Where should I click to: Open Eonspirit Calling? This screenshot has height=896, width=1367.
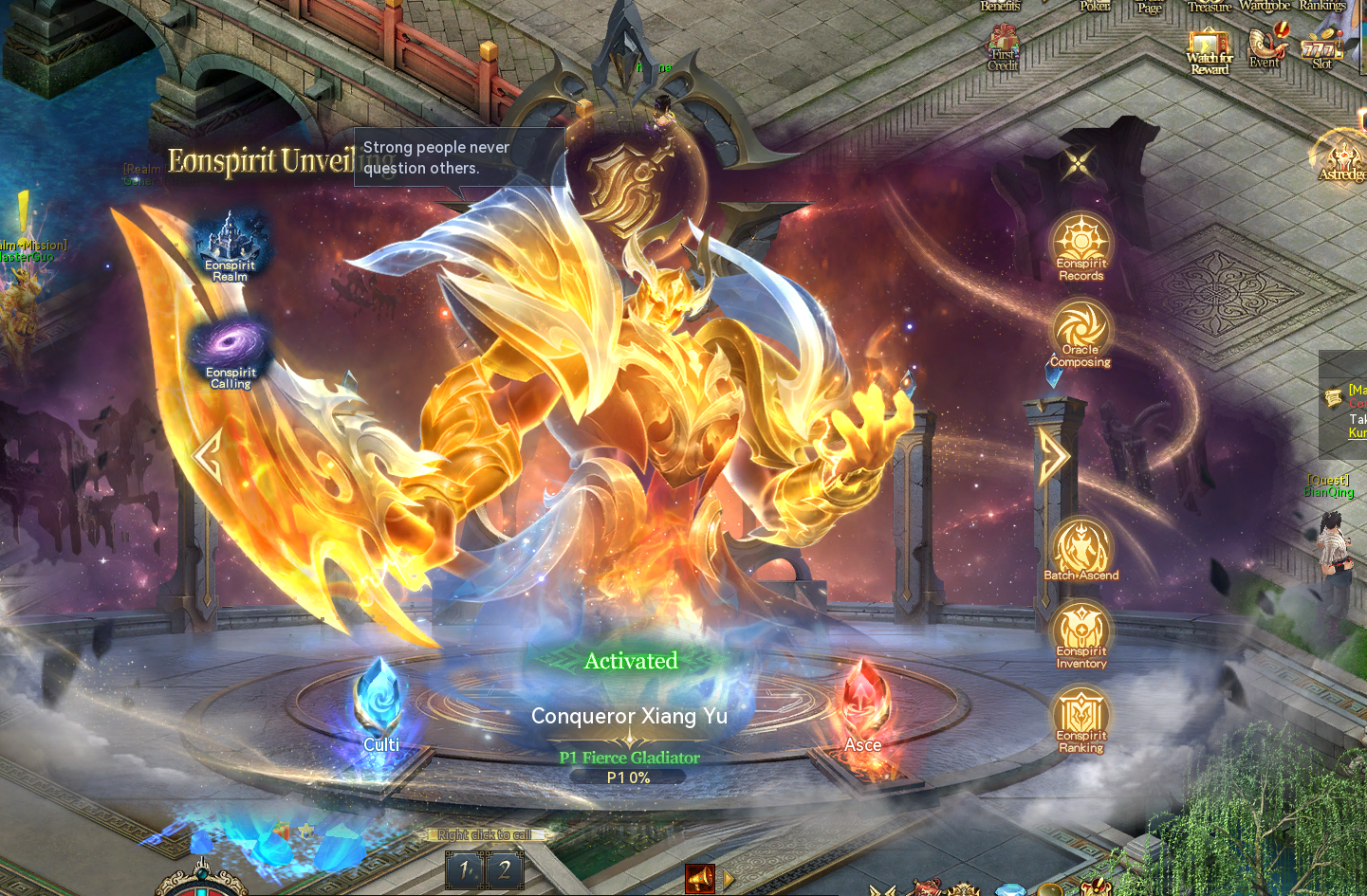[231, 354]
